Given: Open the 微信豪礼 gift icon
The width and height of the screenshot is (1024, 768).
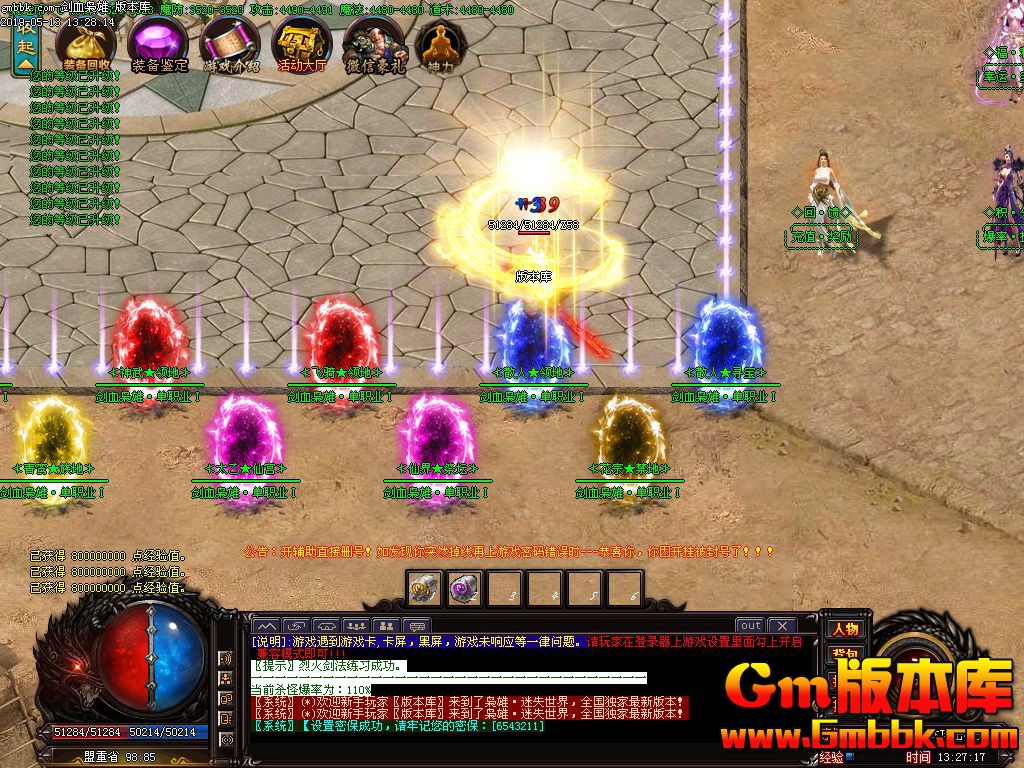Looking at the screenshot, I should tap(375, 43).
